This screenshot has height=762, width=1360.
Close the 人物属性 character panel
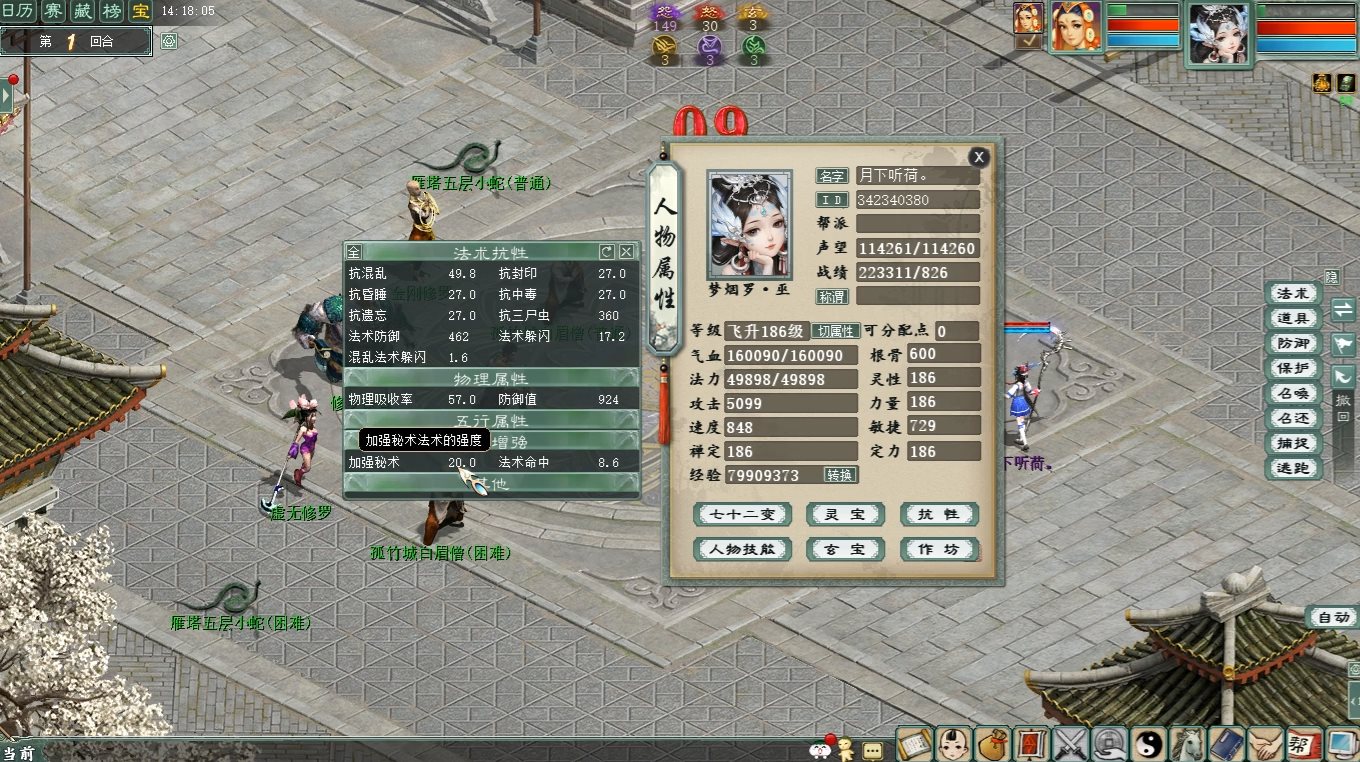click(x=978, y=156)
